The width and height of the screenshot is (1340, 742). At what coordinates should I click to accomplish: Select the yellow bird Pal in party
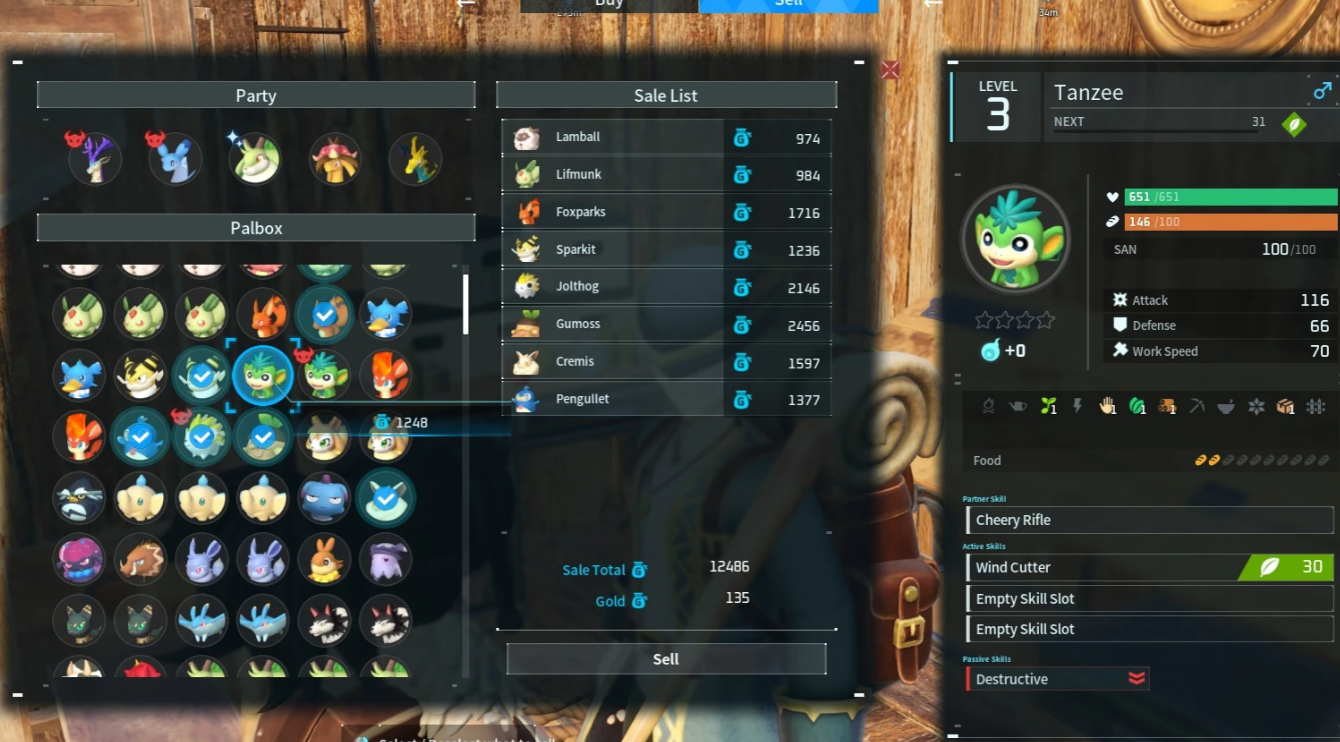click(x=415, y=159)
